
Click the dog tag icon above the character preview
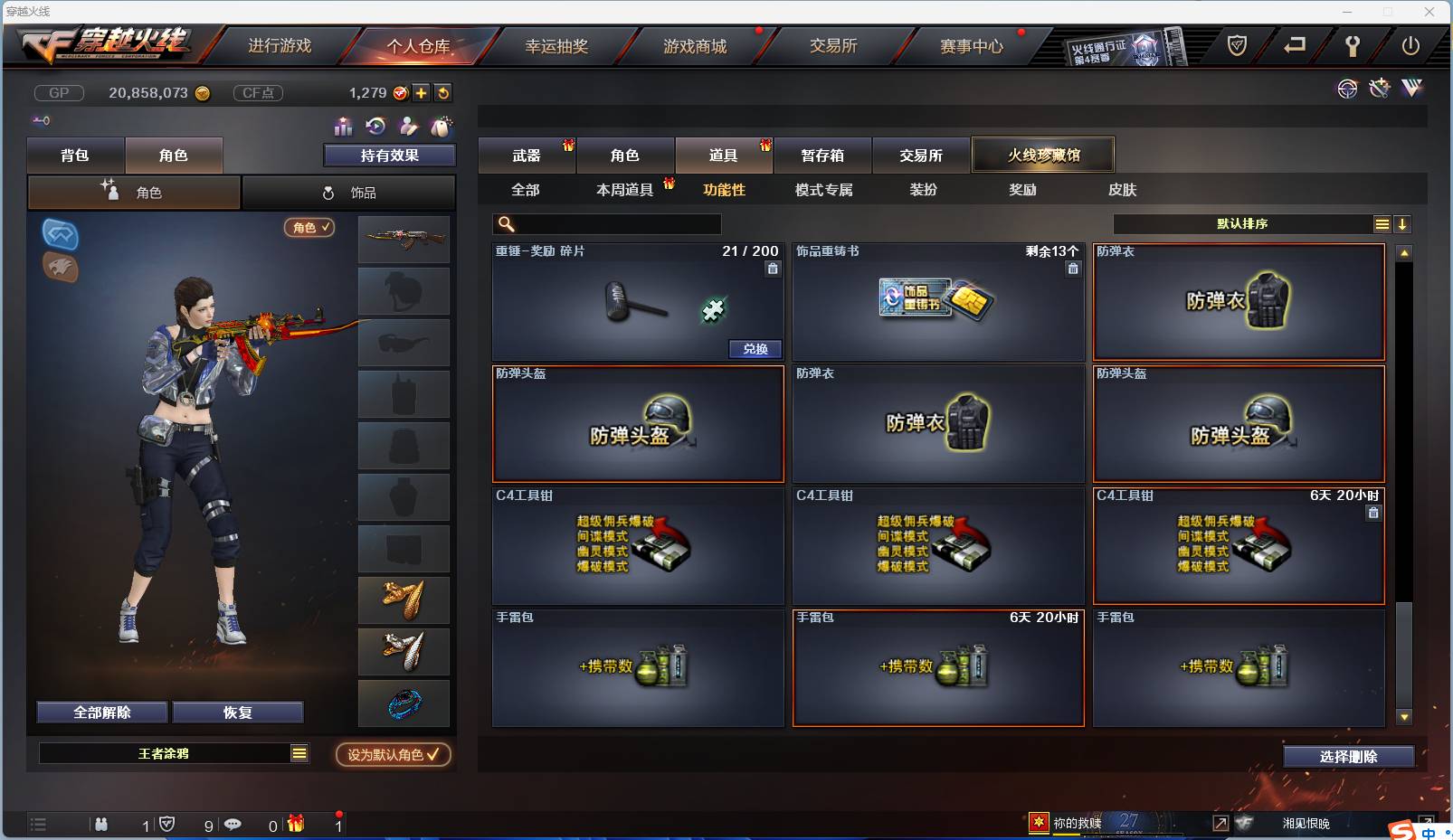(x=440, y=126)
